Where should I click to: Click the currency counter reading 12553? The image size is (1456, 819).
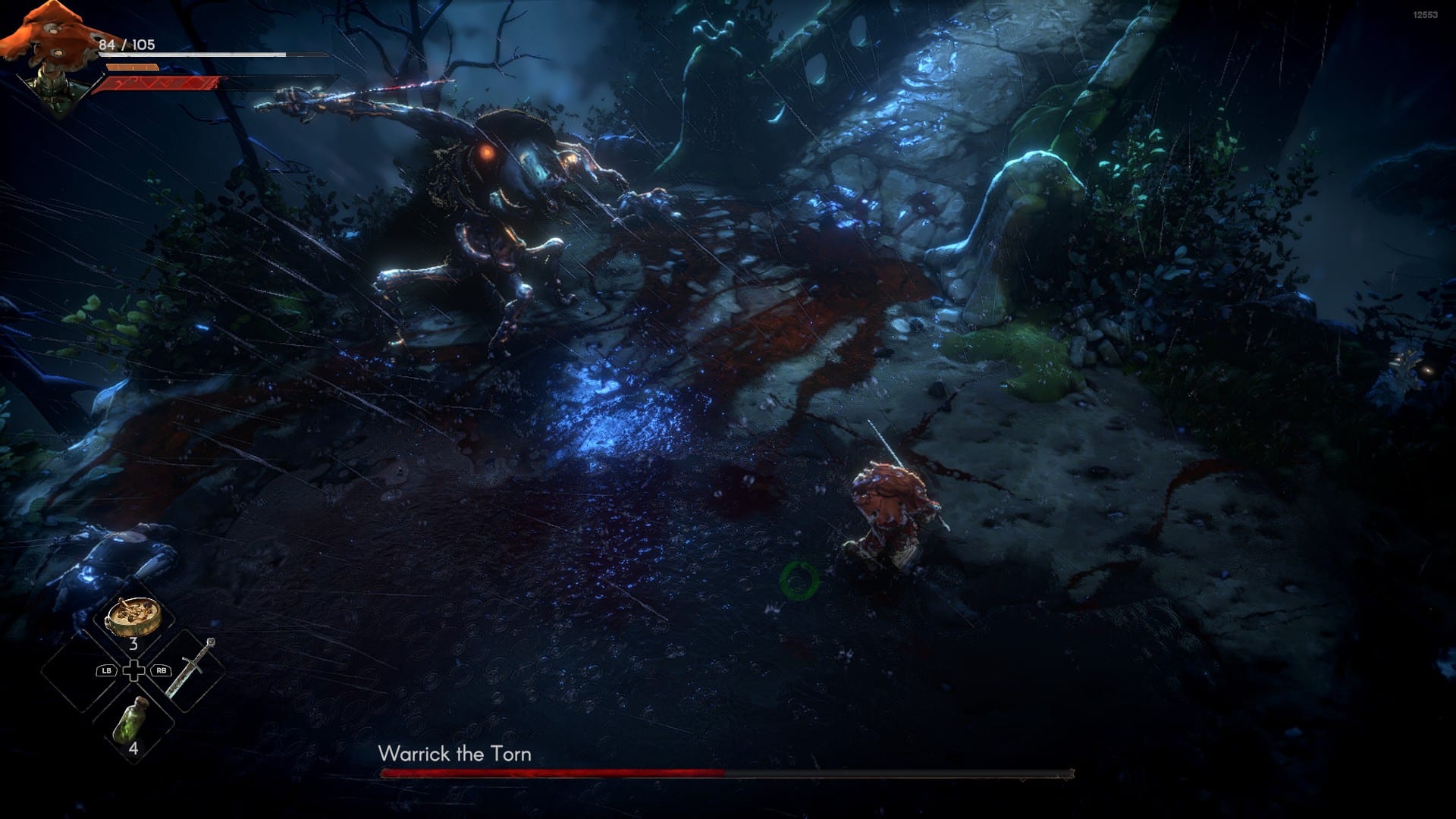[x=1424, y=13]
